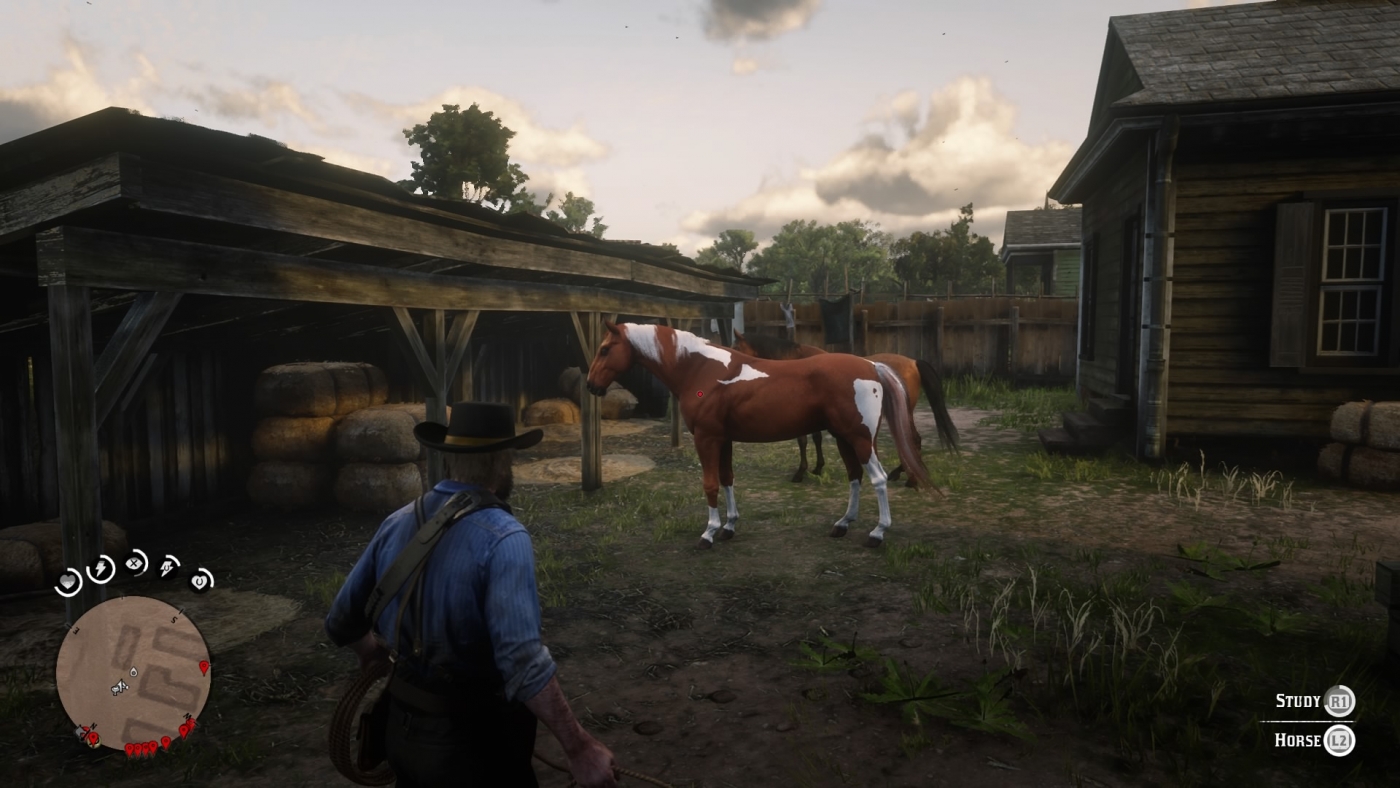1400x788 pixels.
Task: Click the gray wagon icon on the minimap
Action: (x=79, y=733)
